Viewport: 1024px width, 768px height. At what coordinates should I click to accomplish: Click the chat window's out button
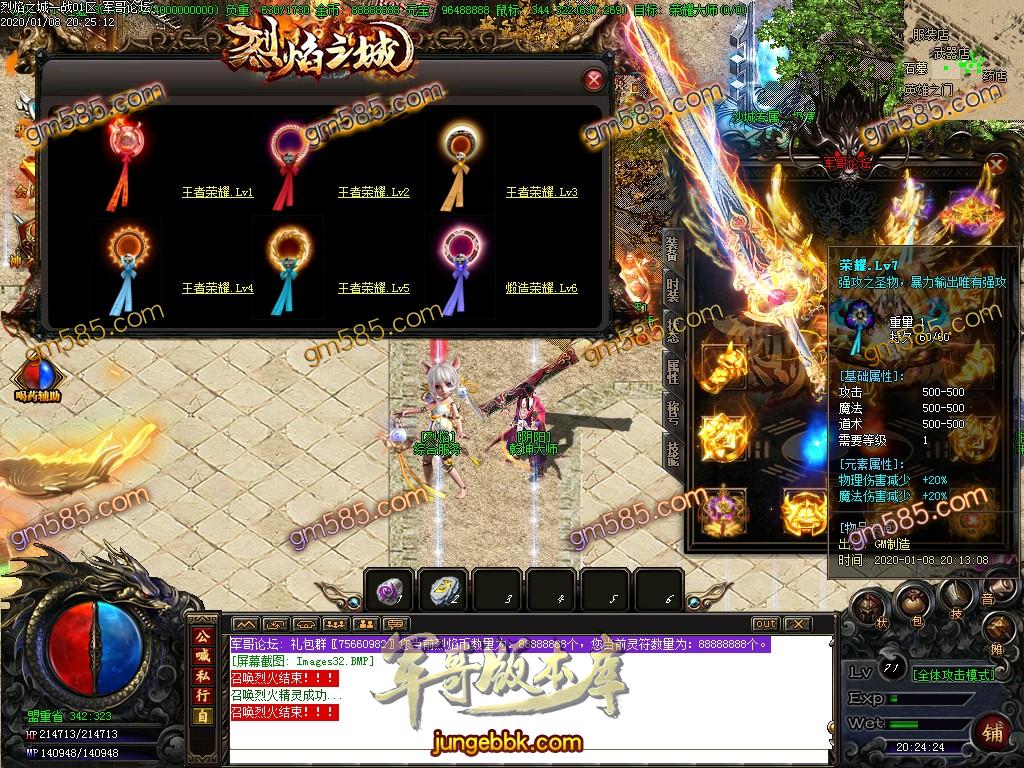coord(765,624)
